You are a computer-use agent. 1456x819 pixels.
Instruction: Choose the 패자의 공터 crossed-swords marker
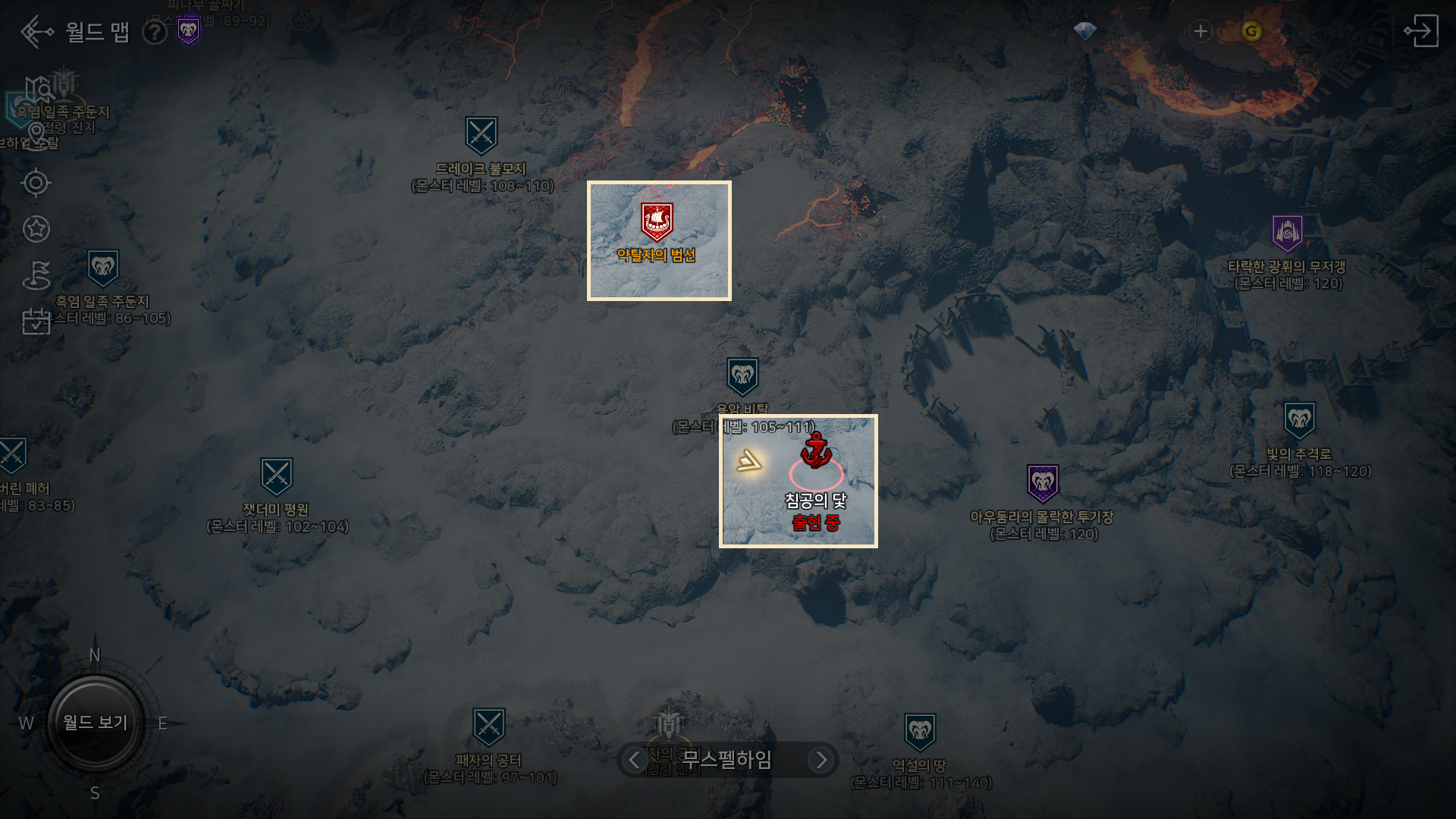tap(489, 727)
